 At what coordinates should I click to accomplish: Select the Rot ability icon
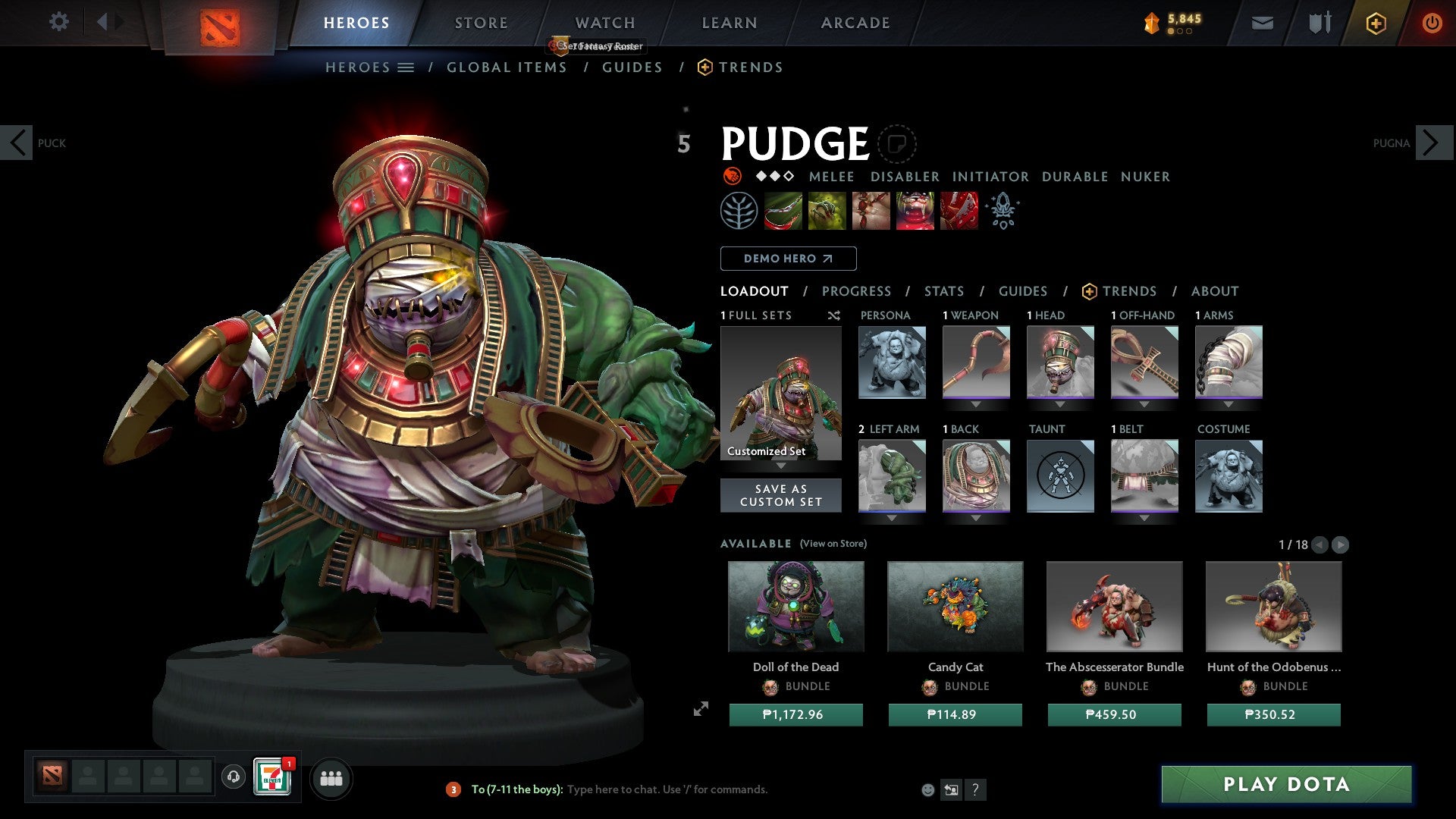click(x=827, y=210)
